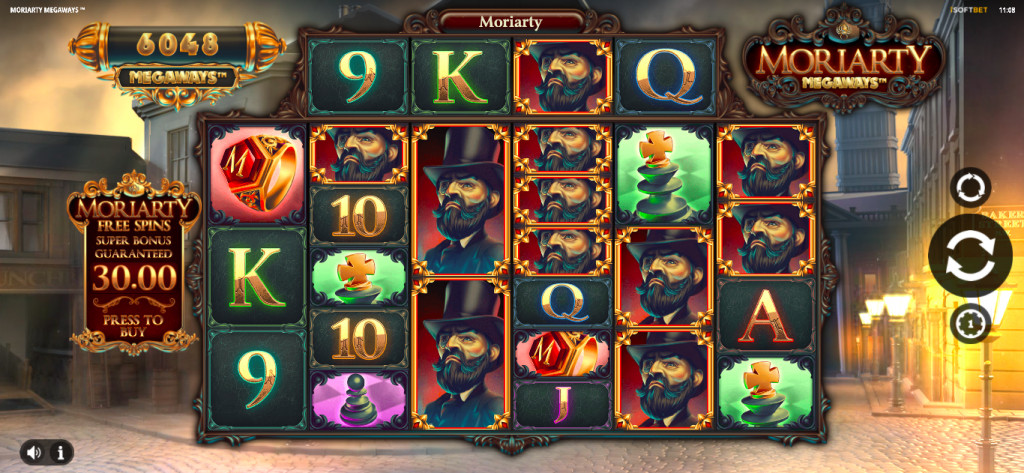Screen dimensions: 1024x473
Task: Spin the reels with the large spin button
Action: (969, 255)
